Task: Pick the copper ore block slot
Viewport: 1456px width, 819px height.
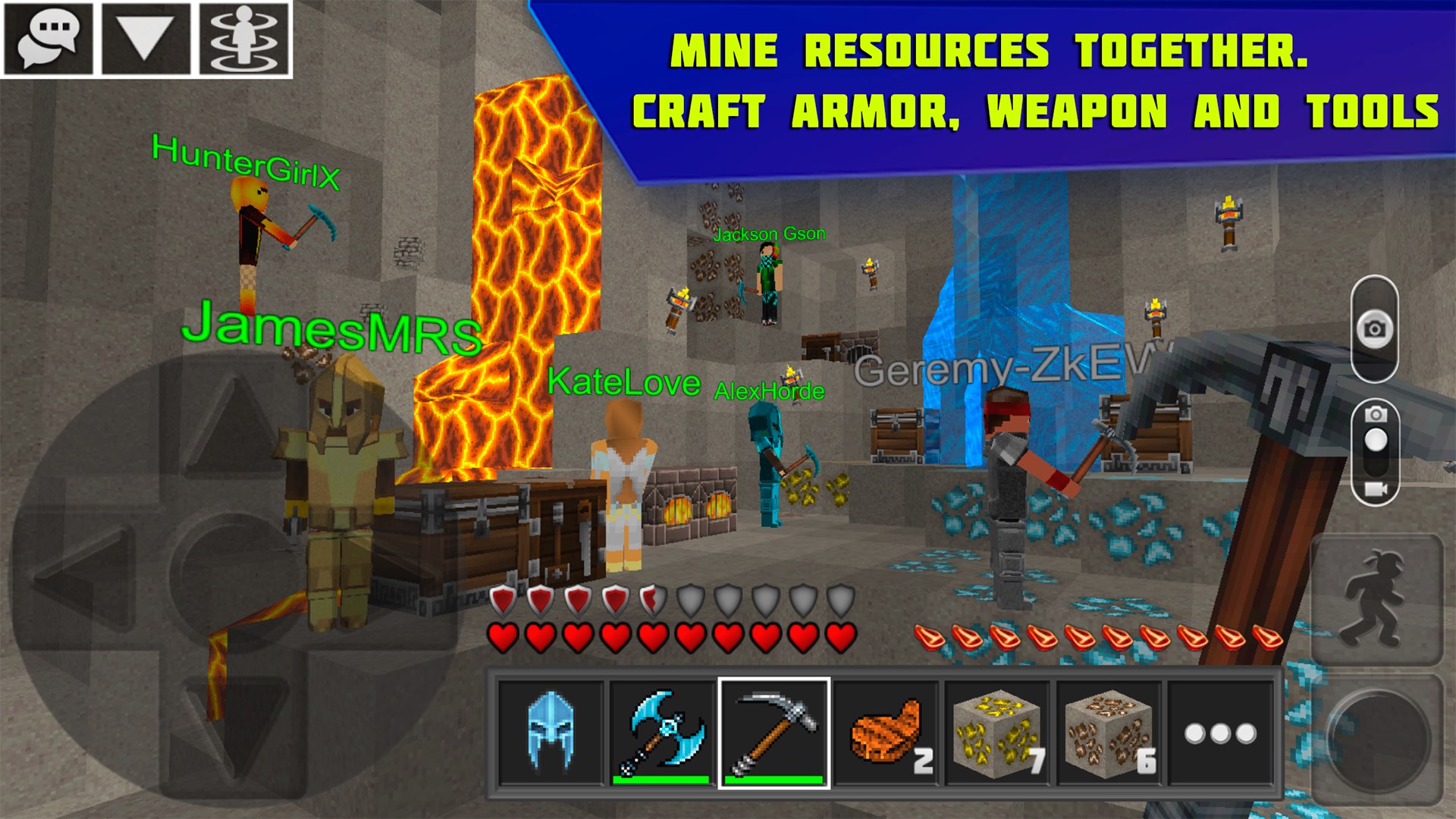Action: 1108,733
